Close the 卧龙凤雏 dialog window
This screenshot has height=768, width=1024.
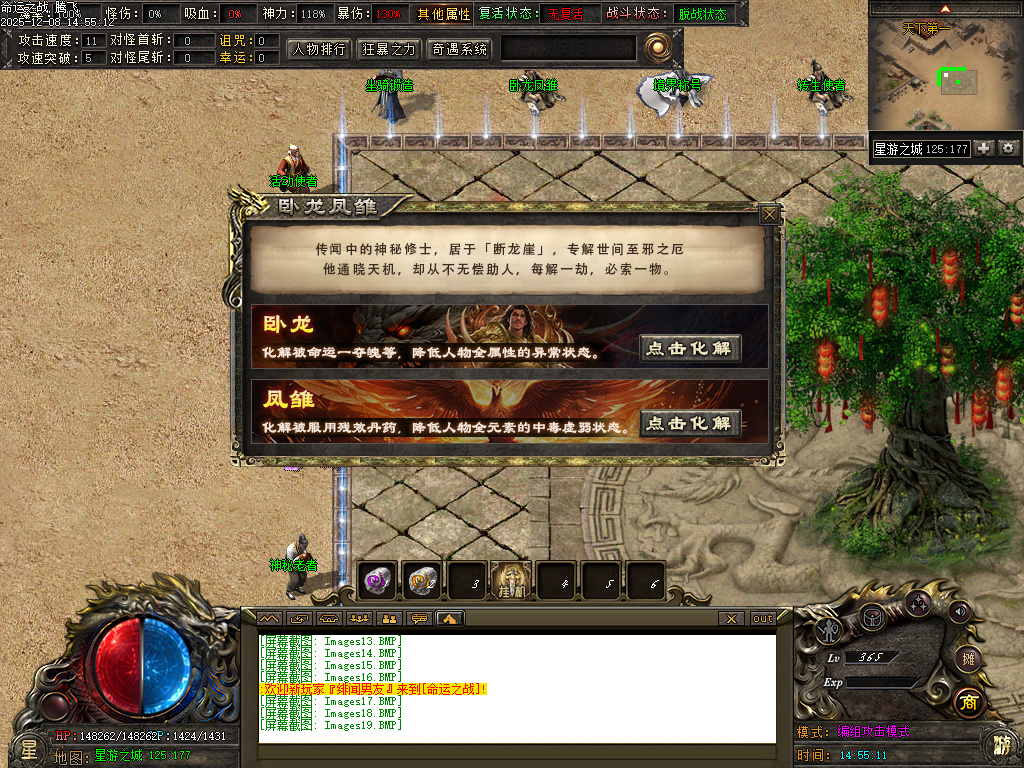click(768, 214)
